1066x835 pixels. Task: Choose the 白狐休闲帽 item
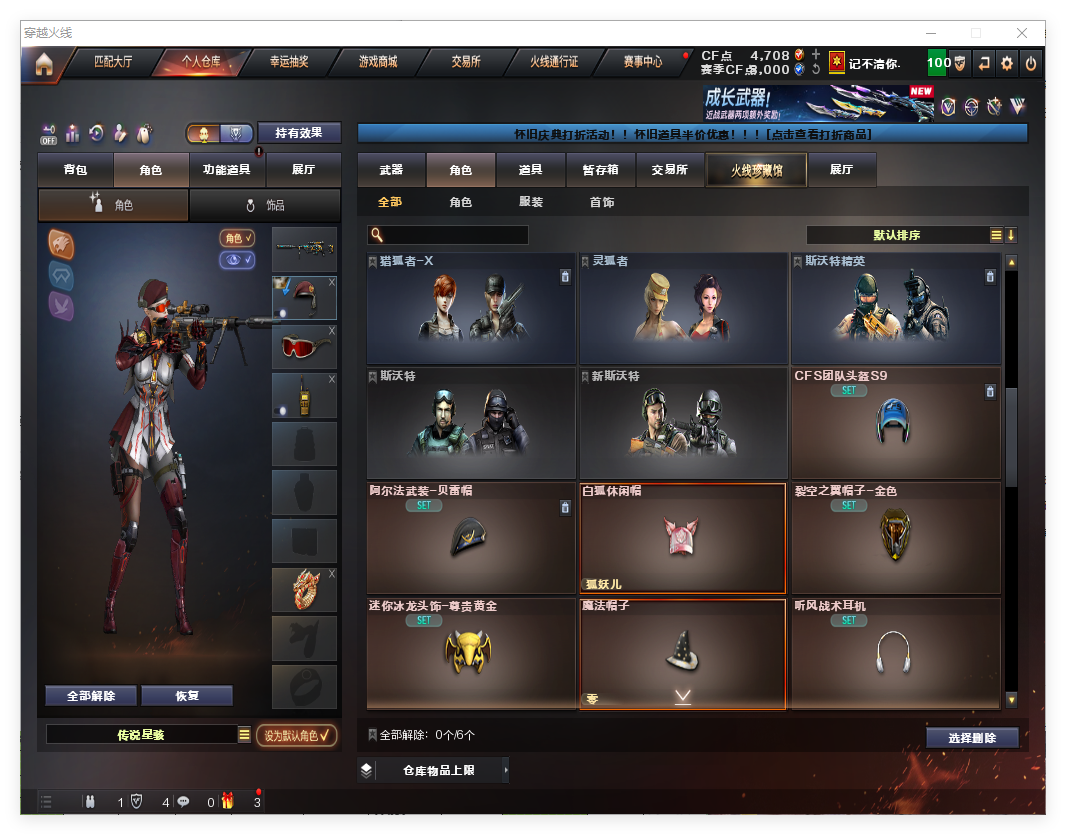click(x=682, y=538)
